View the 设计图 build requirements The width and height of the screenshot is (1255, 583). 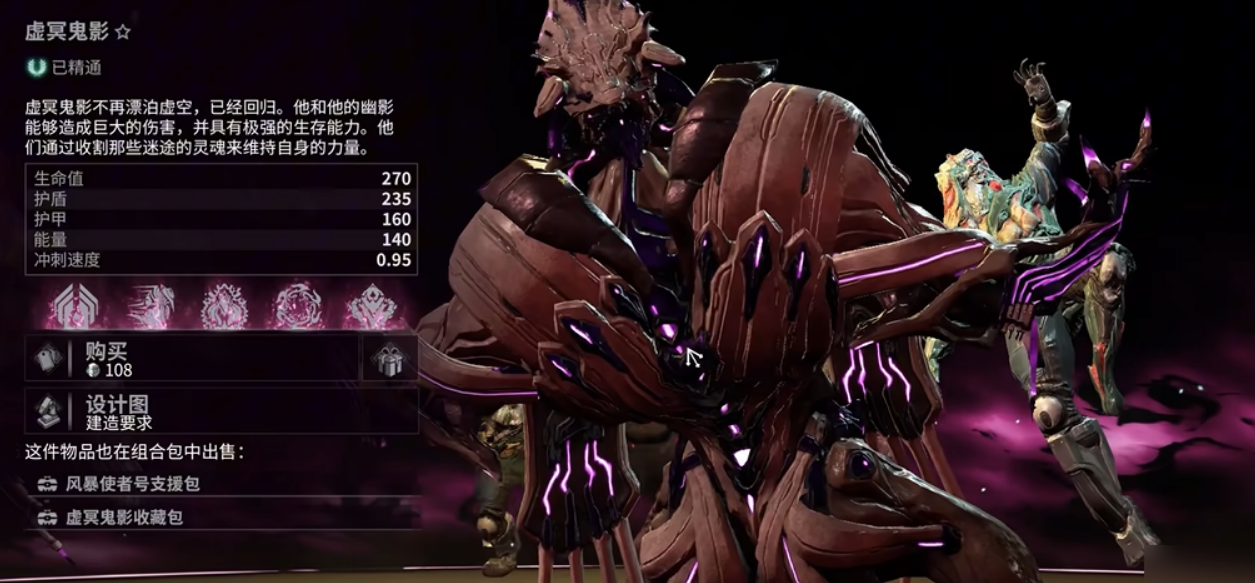[x=220, y=412]
